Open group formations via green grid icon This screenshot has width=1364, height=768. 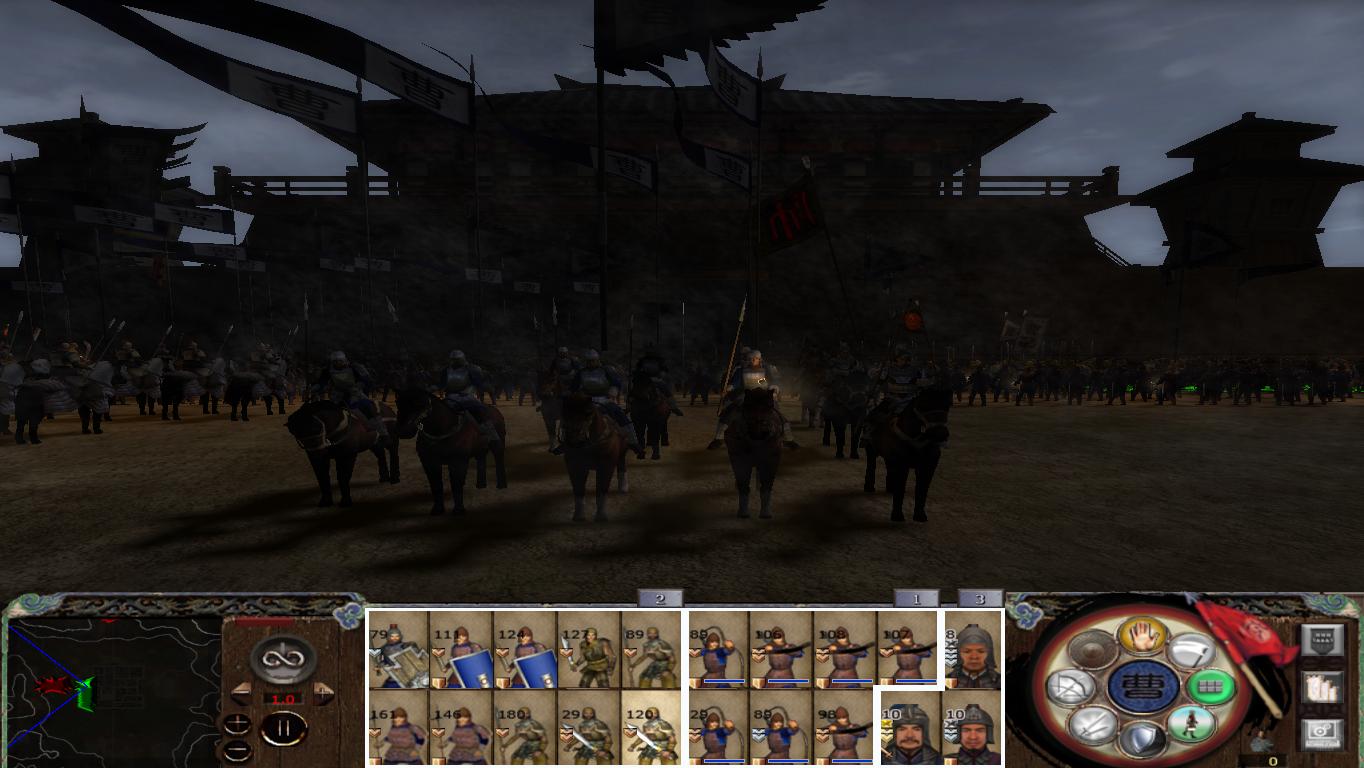1211,686
